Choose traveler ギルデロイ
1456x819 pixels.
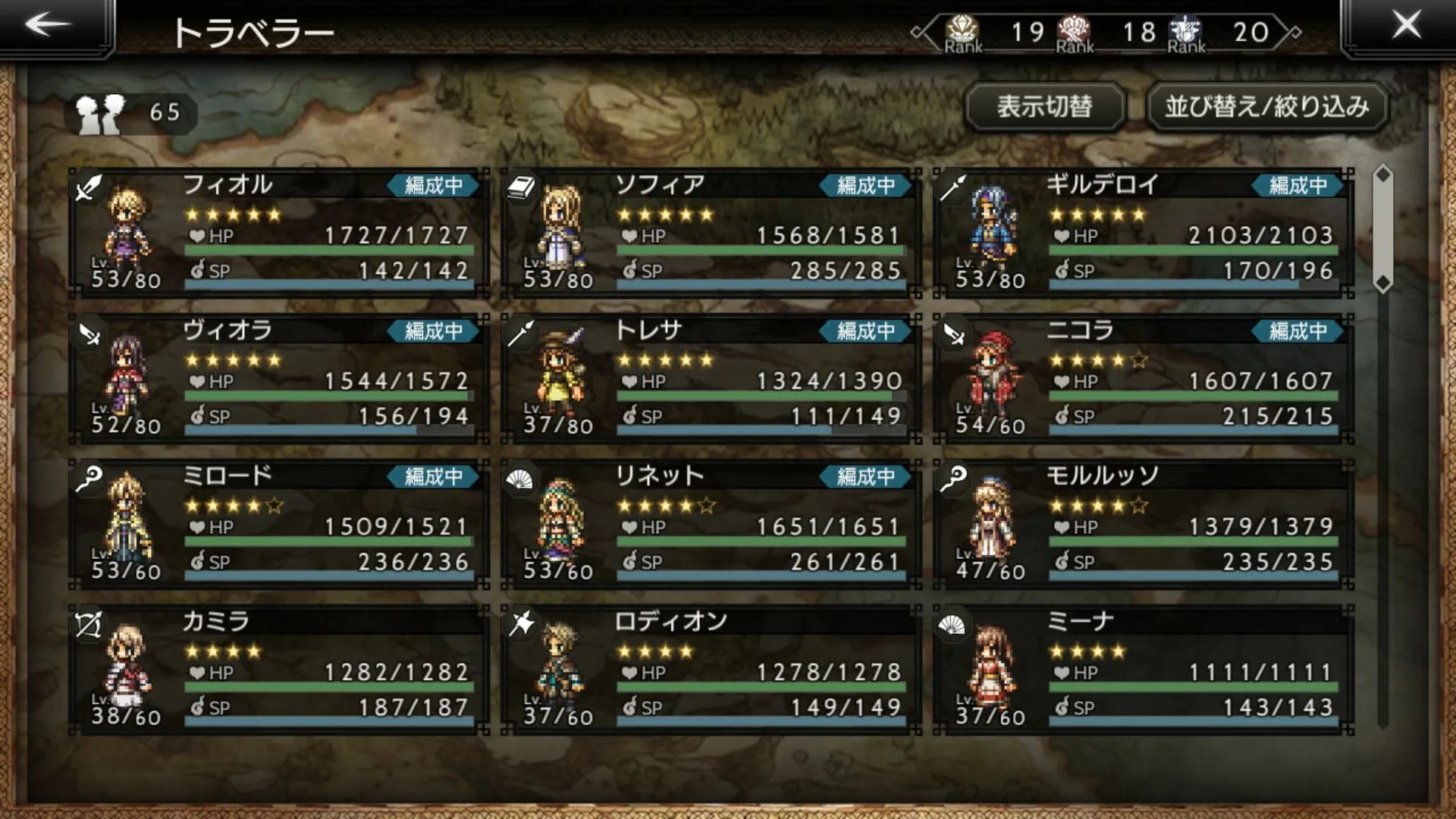coord(1143,232)
